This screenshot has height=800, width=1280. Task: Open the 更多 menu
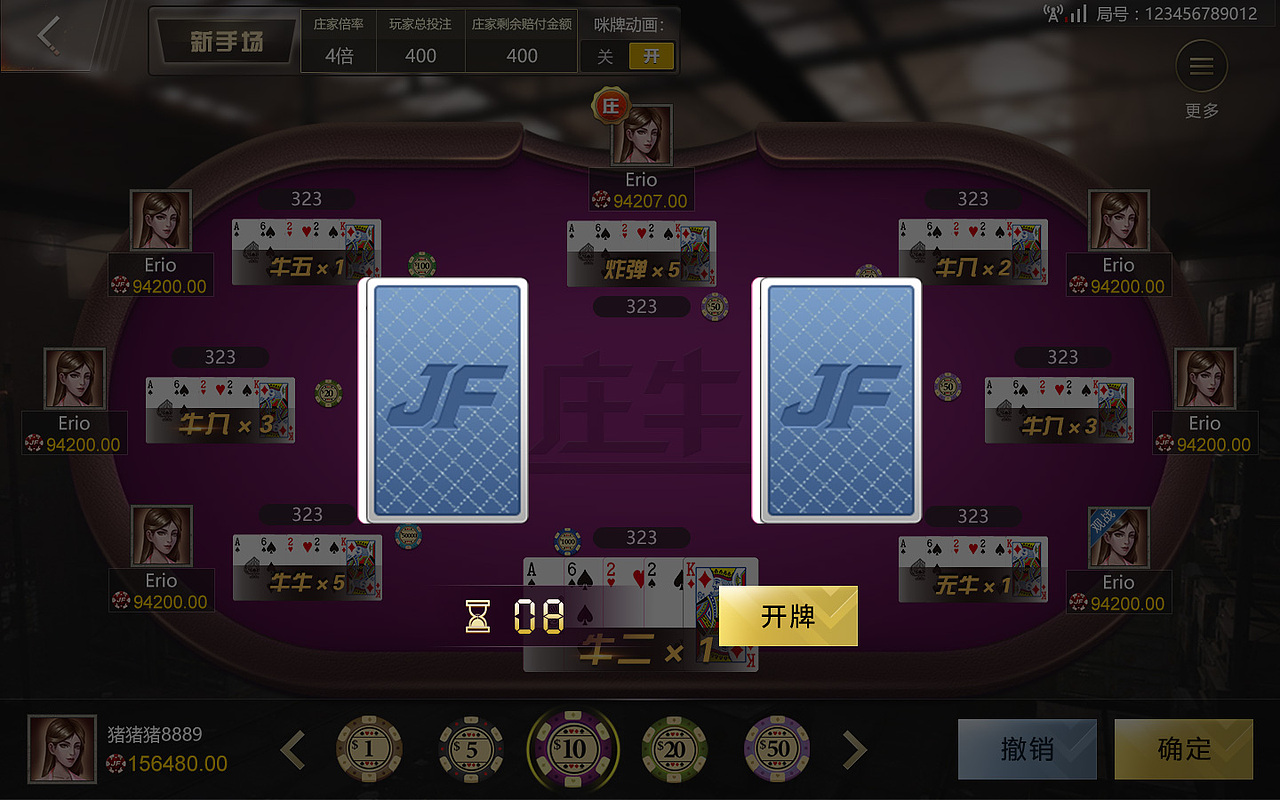point(1201,111)
